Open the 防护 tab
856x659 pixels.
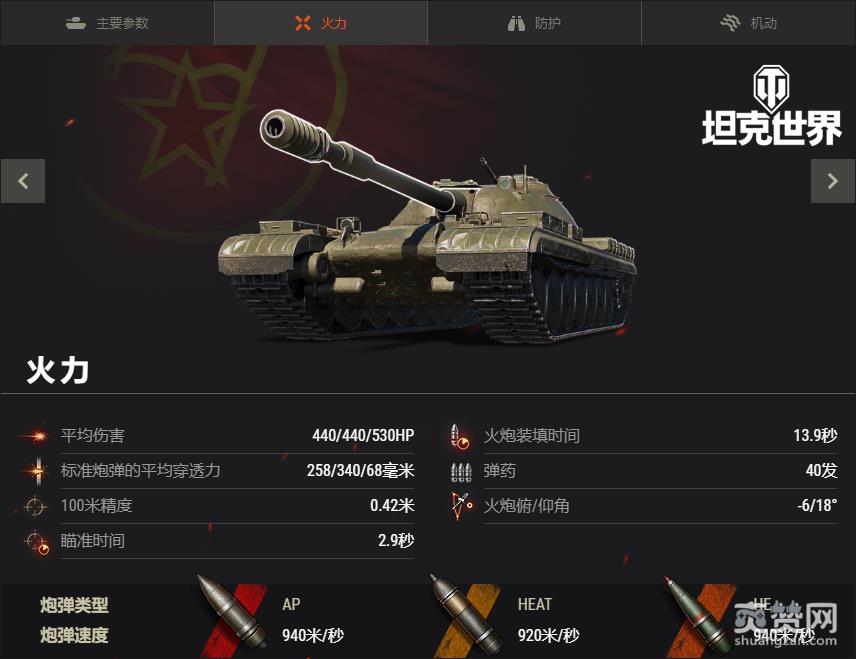(535, 23)
